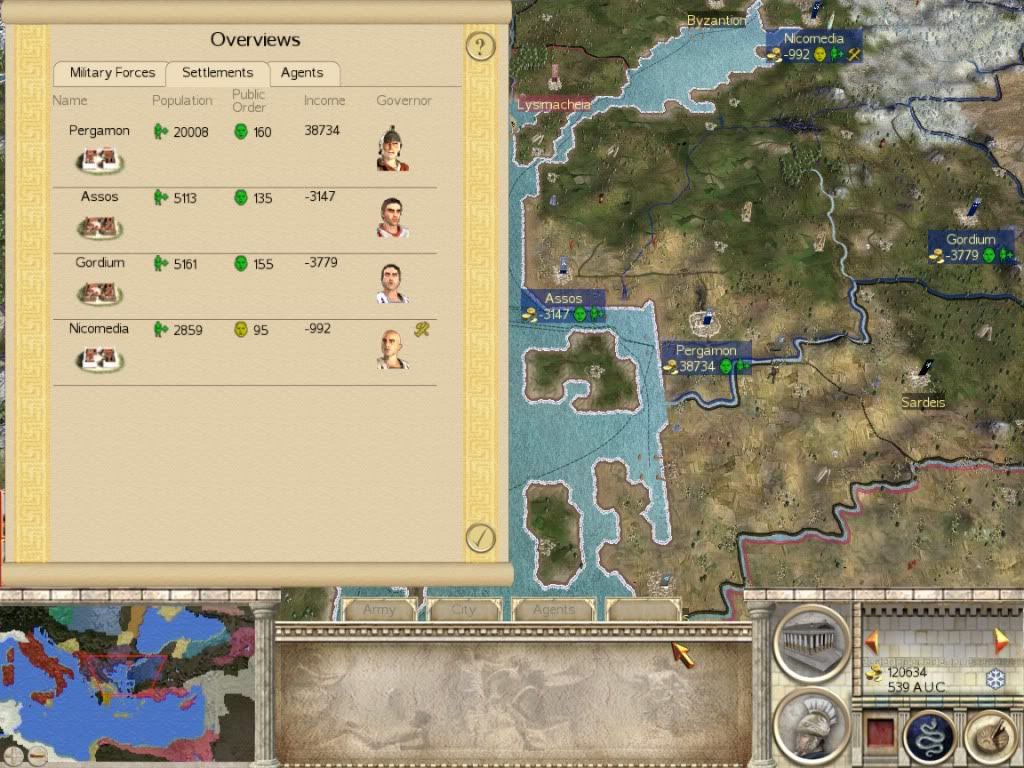
Task: Open the City tab on the bottom panel
Action: (464, 610)
